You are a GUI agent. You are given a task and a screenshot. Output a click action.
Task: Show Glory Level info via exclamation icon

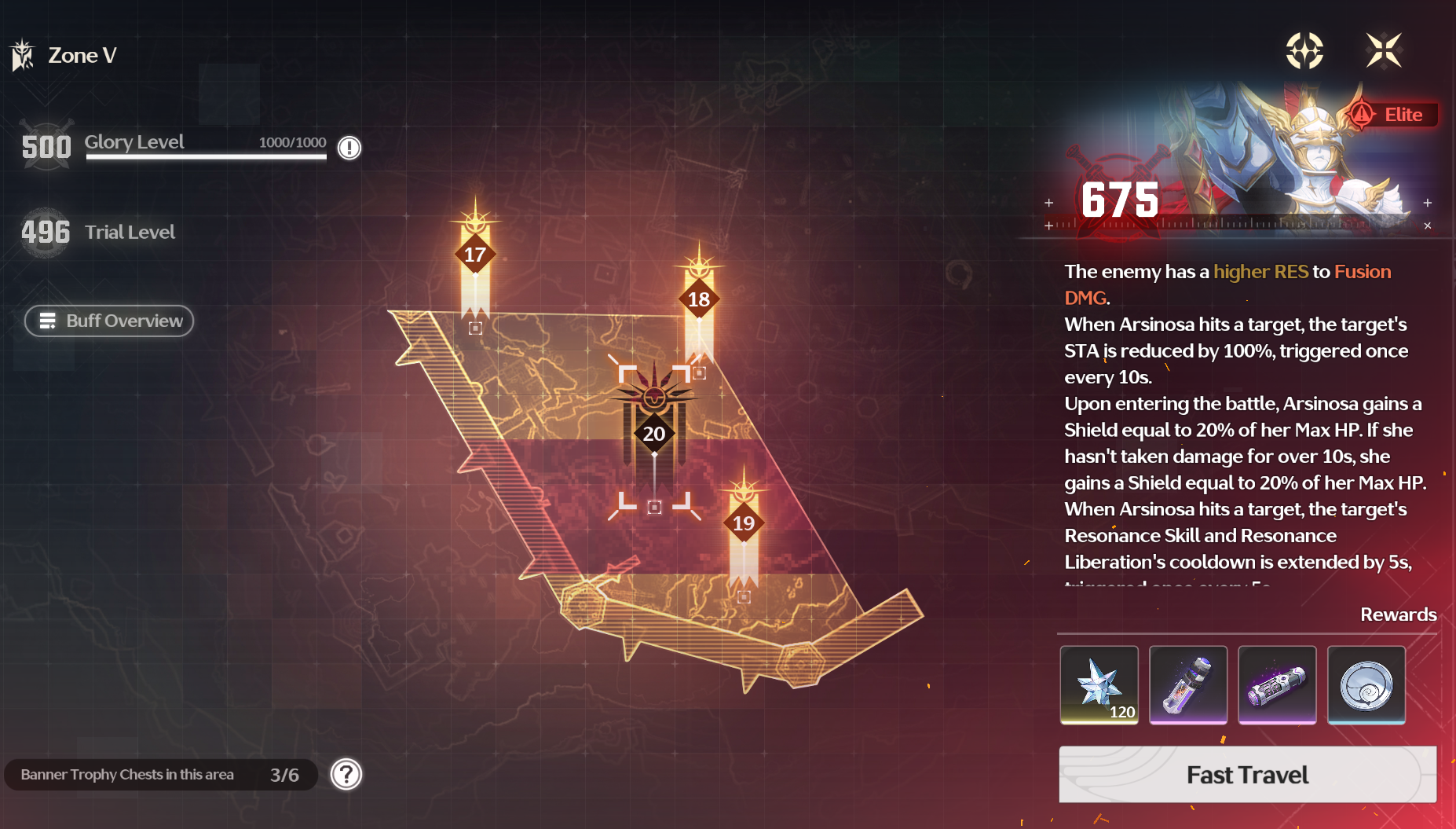(x=349, y=148)
